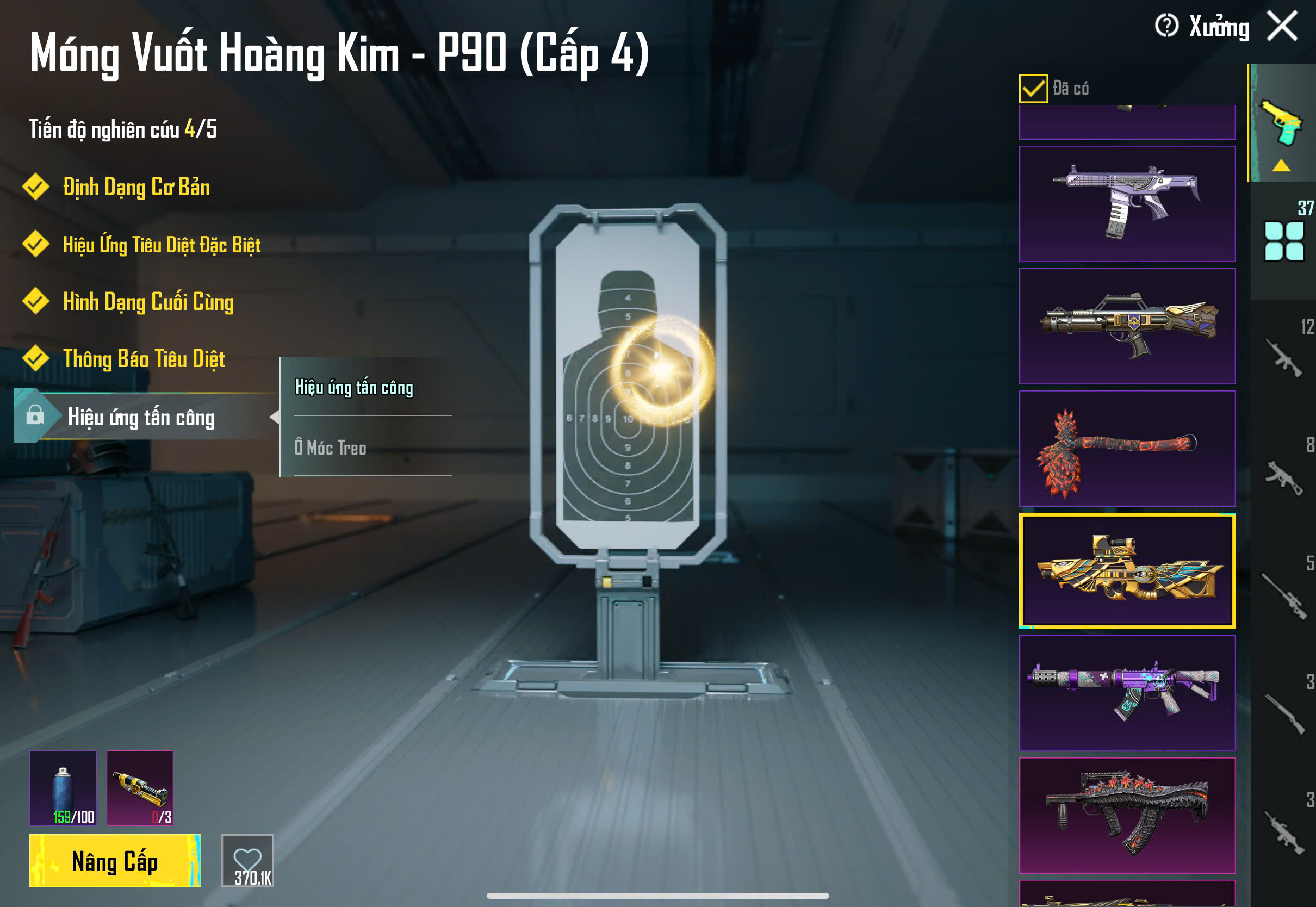Choose Hiệu Ứng Tiêu Diệt Đặc Biệt stage
Screen dimensions: 1316x907
tap(162, 245)
